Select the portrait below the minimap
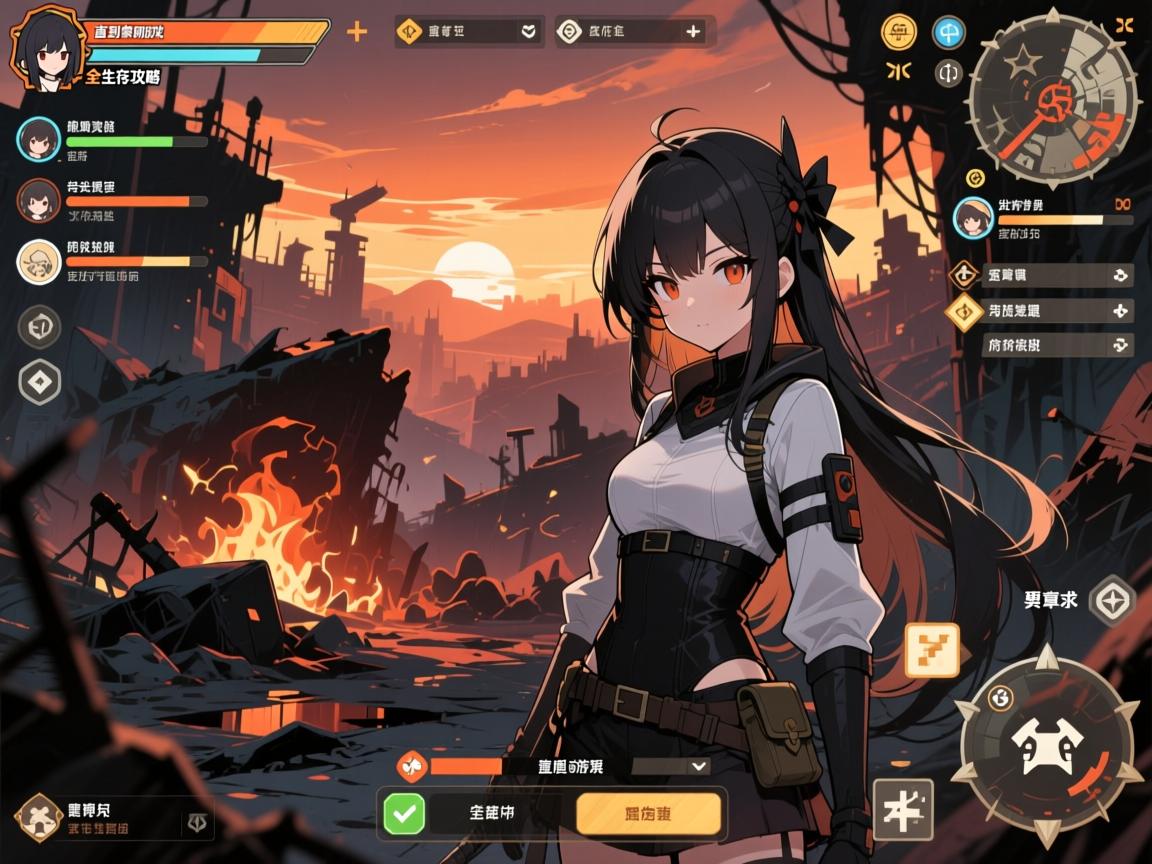The height and width of the screenshot is (864, 1152). [x=972, y=217]
